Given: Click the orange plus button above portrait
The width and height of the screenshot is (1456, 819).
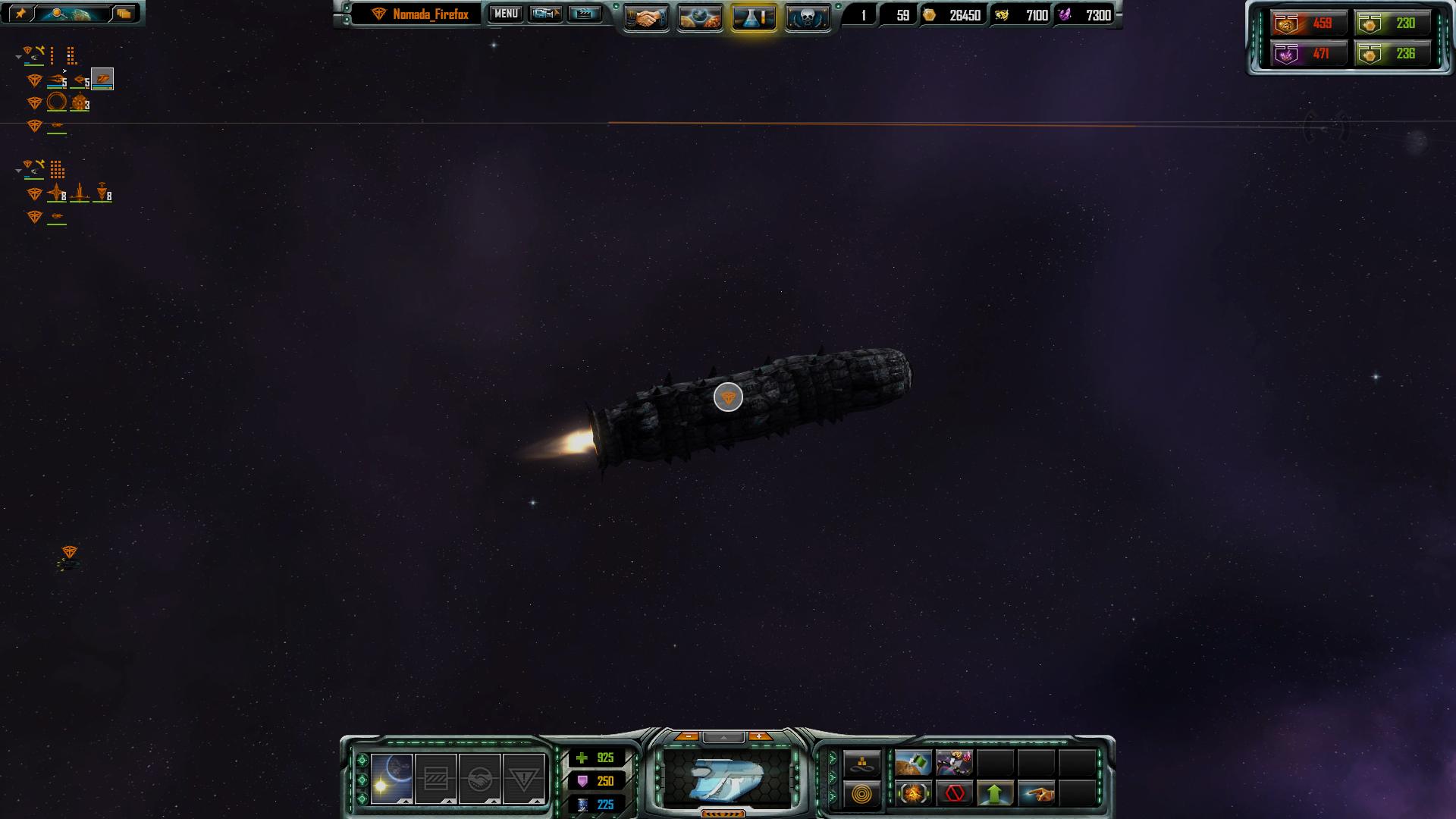Looking at the screenshot, I should click(759, 736).
